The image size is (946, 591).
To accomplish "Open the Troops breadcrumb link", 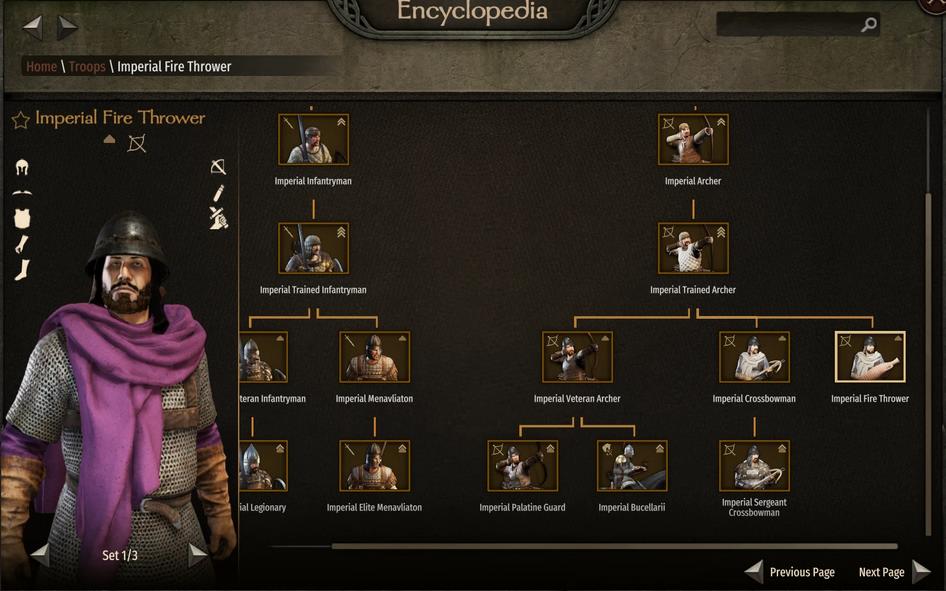I will coord(87,67).
